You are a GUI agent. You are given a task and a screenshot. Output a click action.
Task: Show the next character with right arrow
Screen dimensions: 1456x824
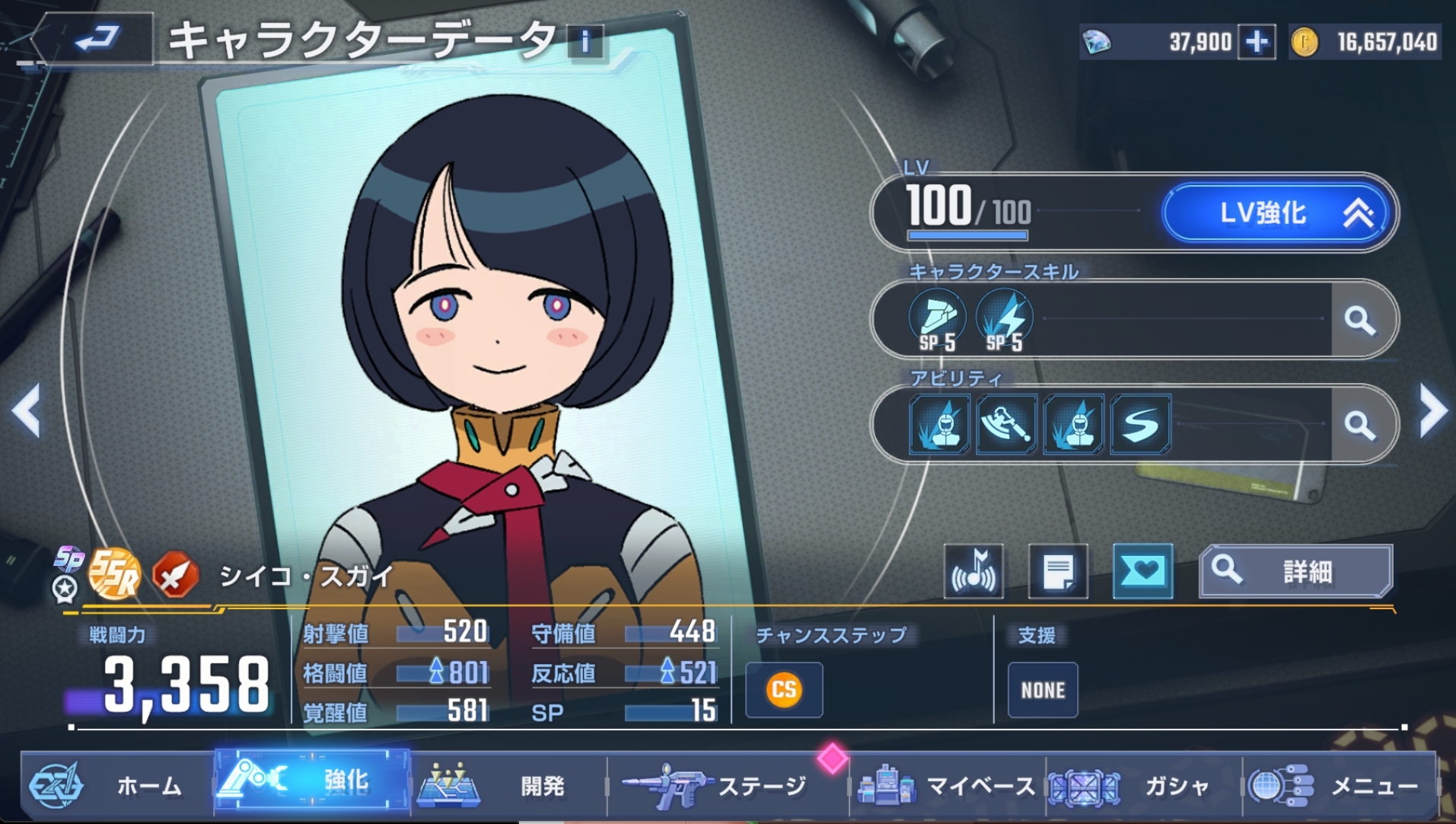[x=1433, y=410]
